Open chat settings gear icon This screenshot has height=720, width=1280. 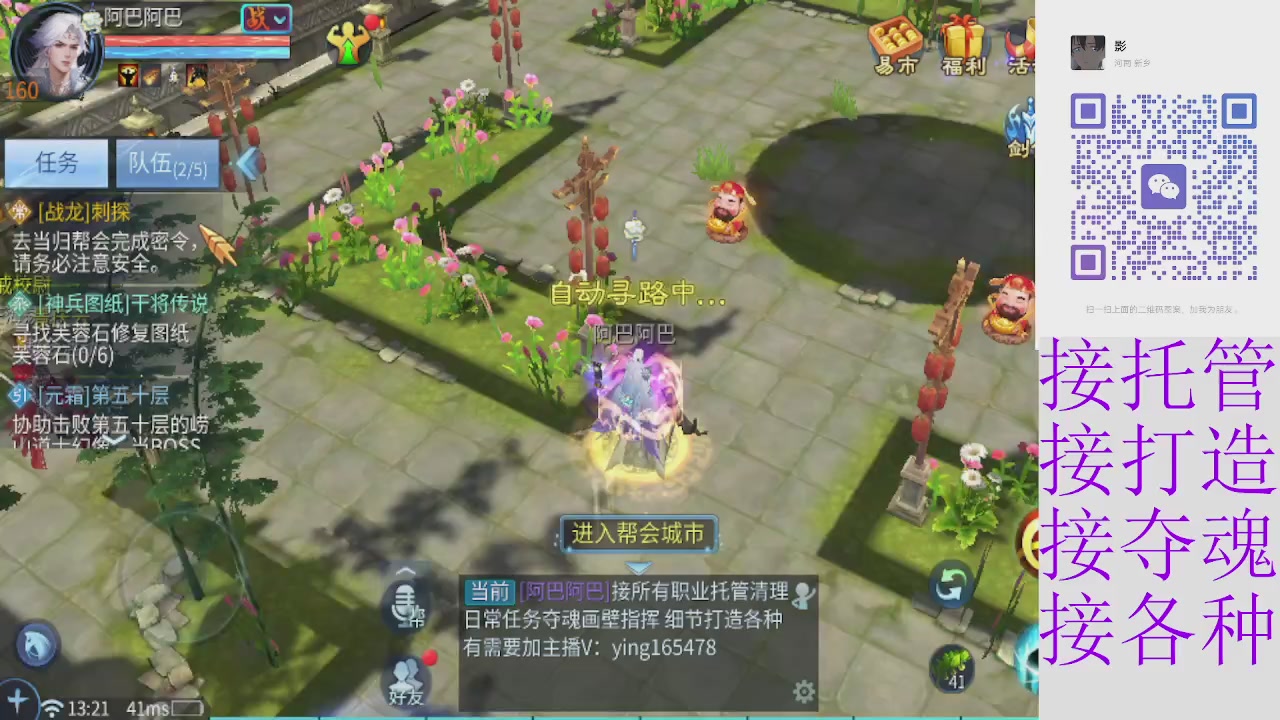pyautogui.click(x=804, y=691)
